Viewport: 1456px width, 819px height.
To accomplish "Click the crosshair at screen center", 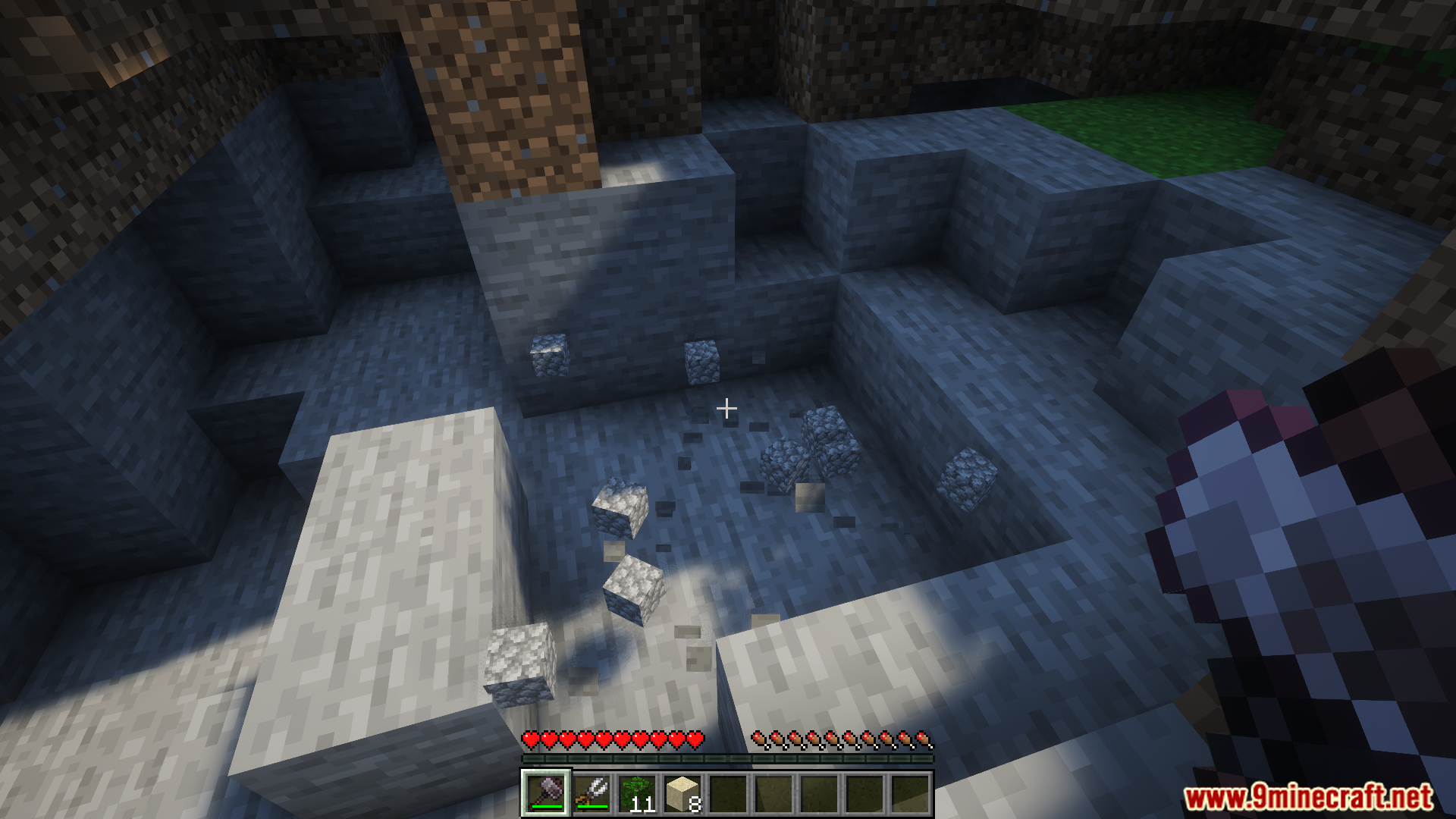I will pos(726,408).
